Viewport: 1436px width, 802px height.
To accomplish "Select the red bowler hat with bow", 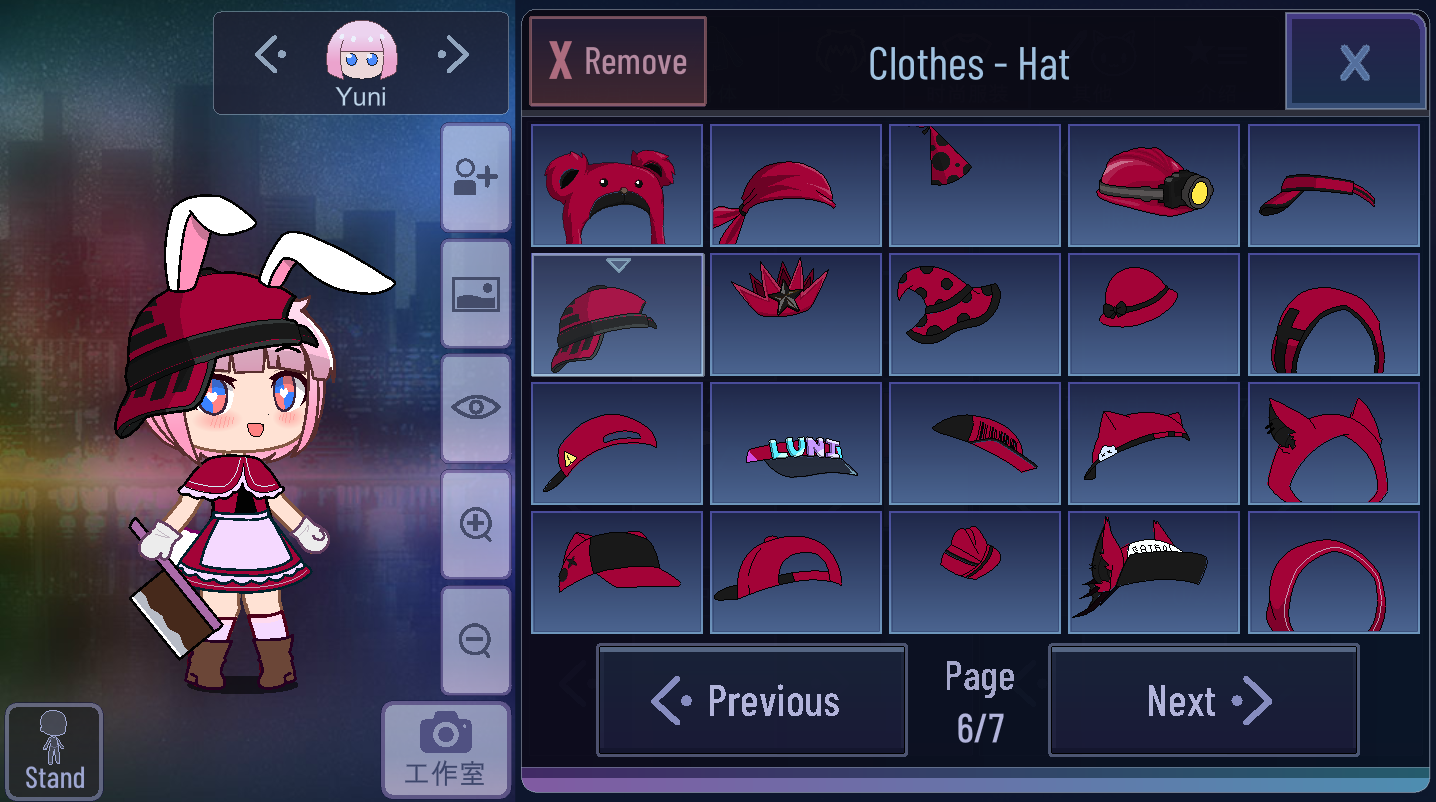I will pyautogui.click(x=1154, y=314).
